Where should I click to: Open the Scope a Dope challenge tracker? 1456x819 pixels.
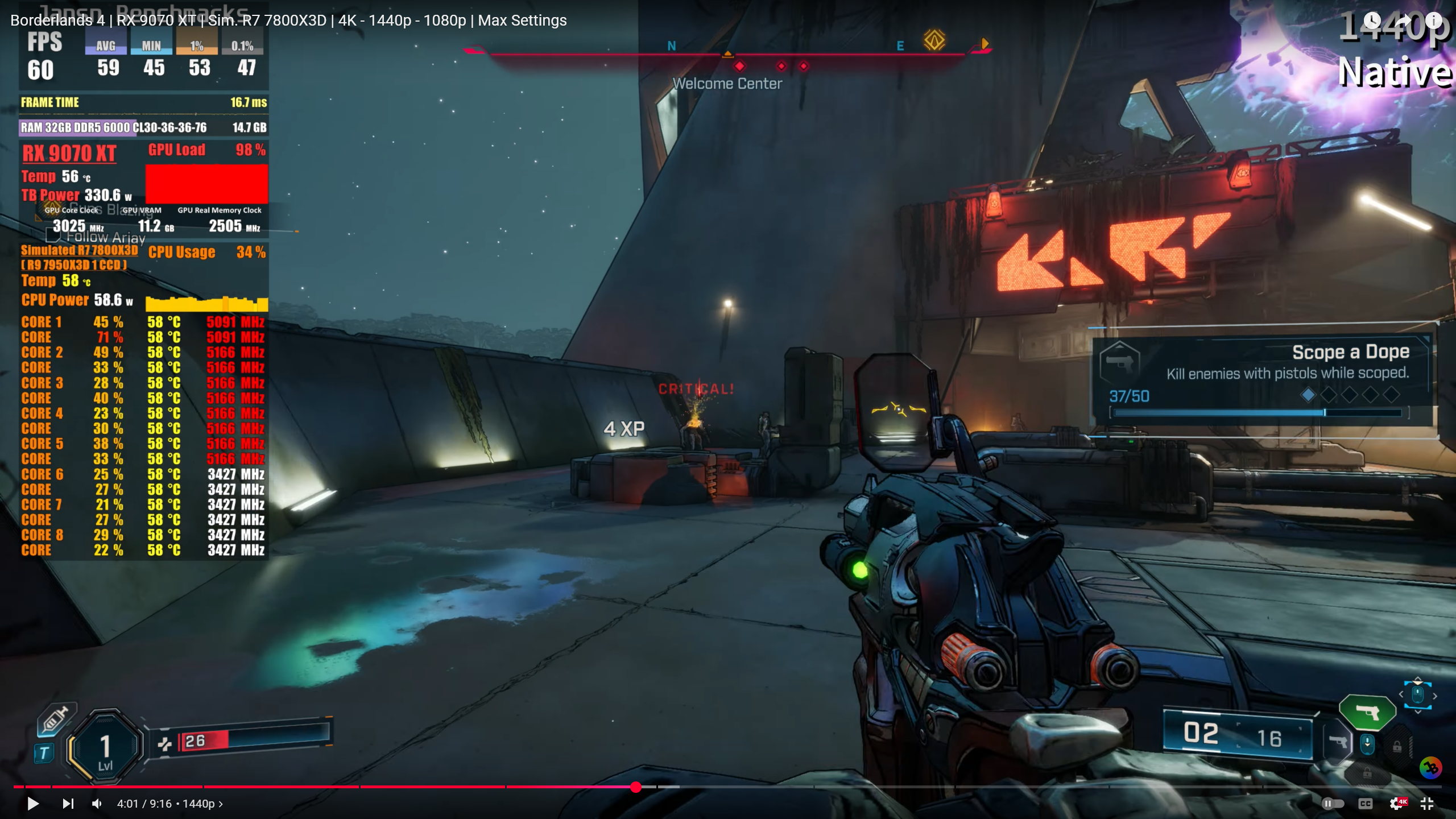[1260, 378]
